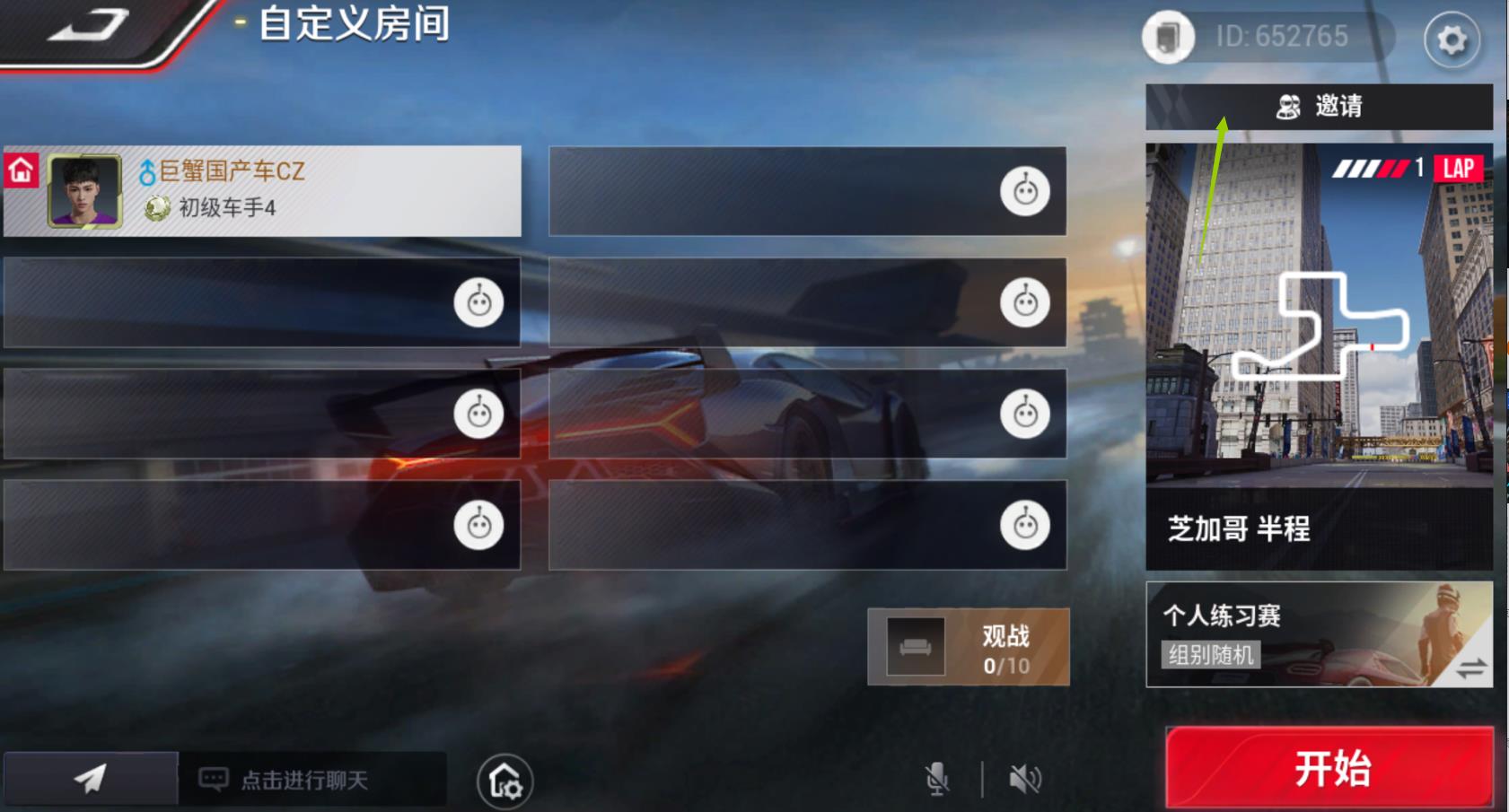This screenshot has height=812, width=1509.
Task: Enable voice chat with the microphone icon
Action: pyautogui.click(x=937, y=779)
